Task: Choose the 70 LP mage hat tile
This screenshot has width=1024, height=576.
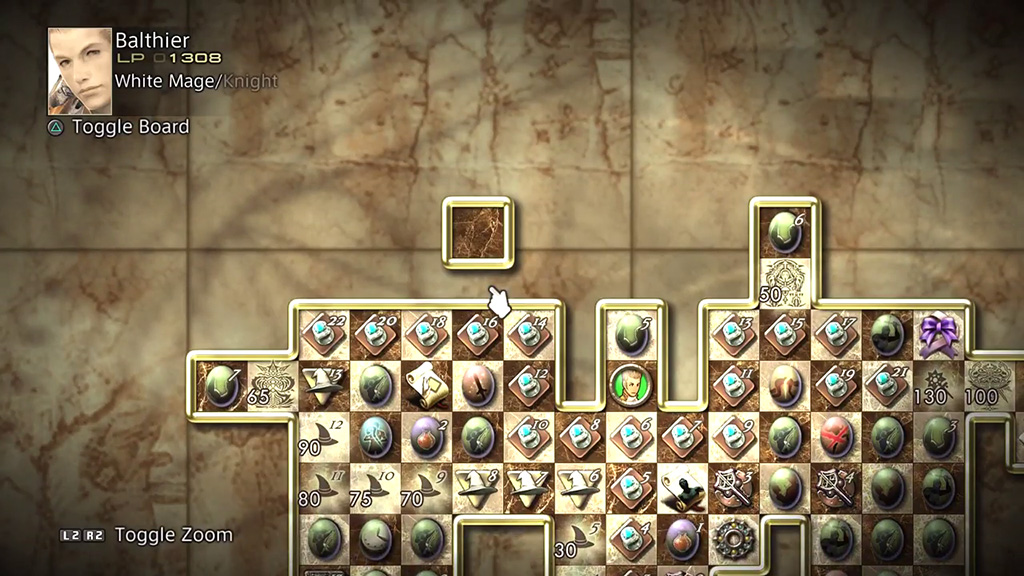Action: click(426, 488)
